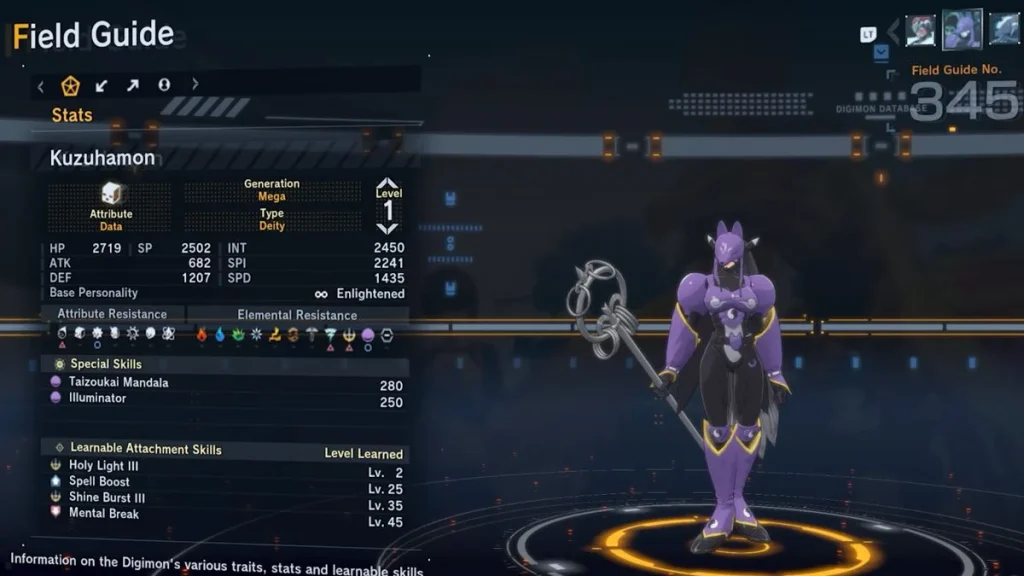Viewport: 1024px width, 576px height.
Task: Select the blue Digimon thumbnail
Action: tap(1003, 30)
